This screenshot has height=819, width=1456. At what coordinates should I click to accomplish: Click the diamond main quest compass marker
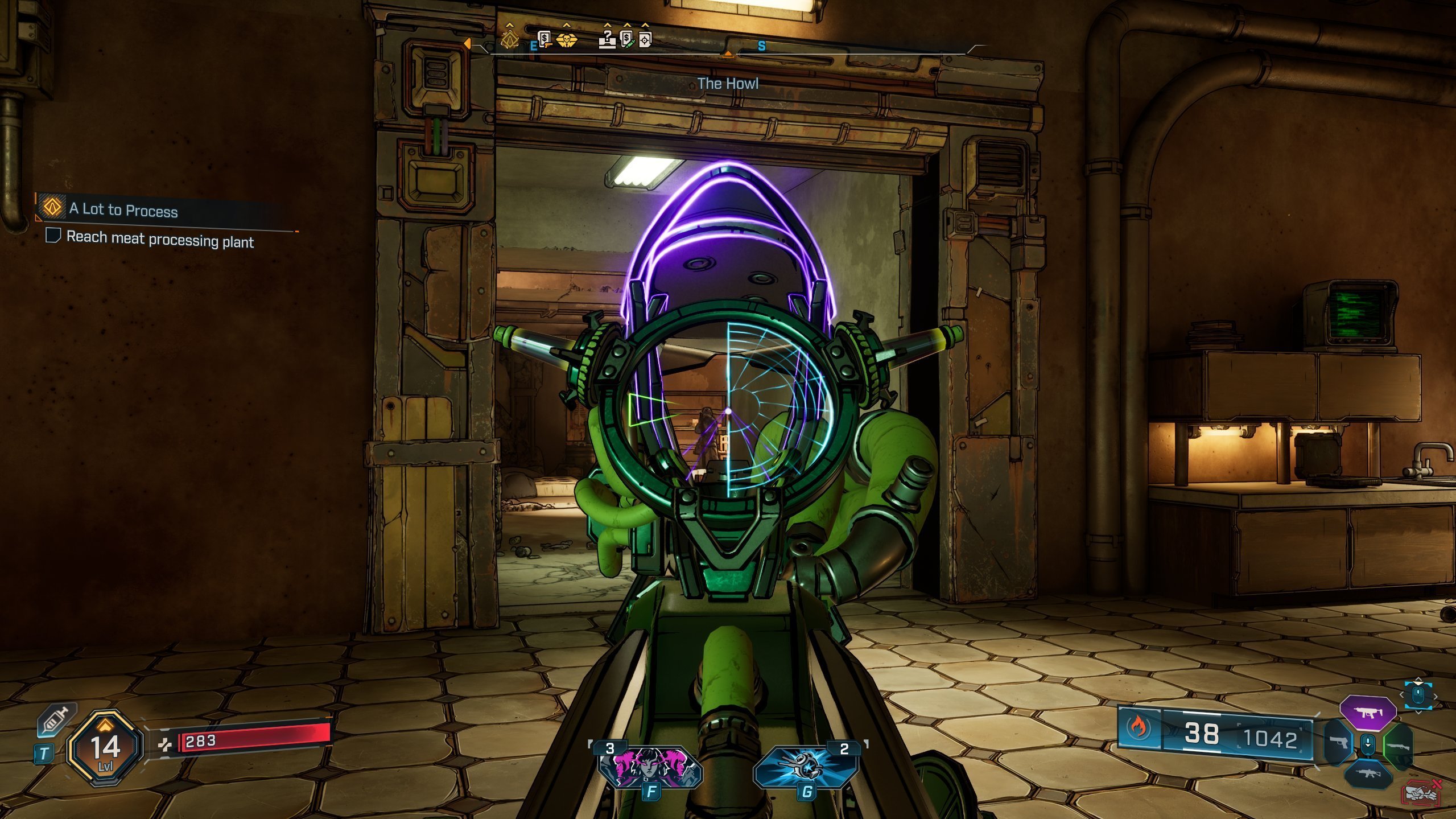[x=509, y=39]
